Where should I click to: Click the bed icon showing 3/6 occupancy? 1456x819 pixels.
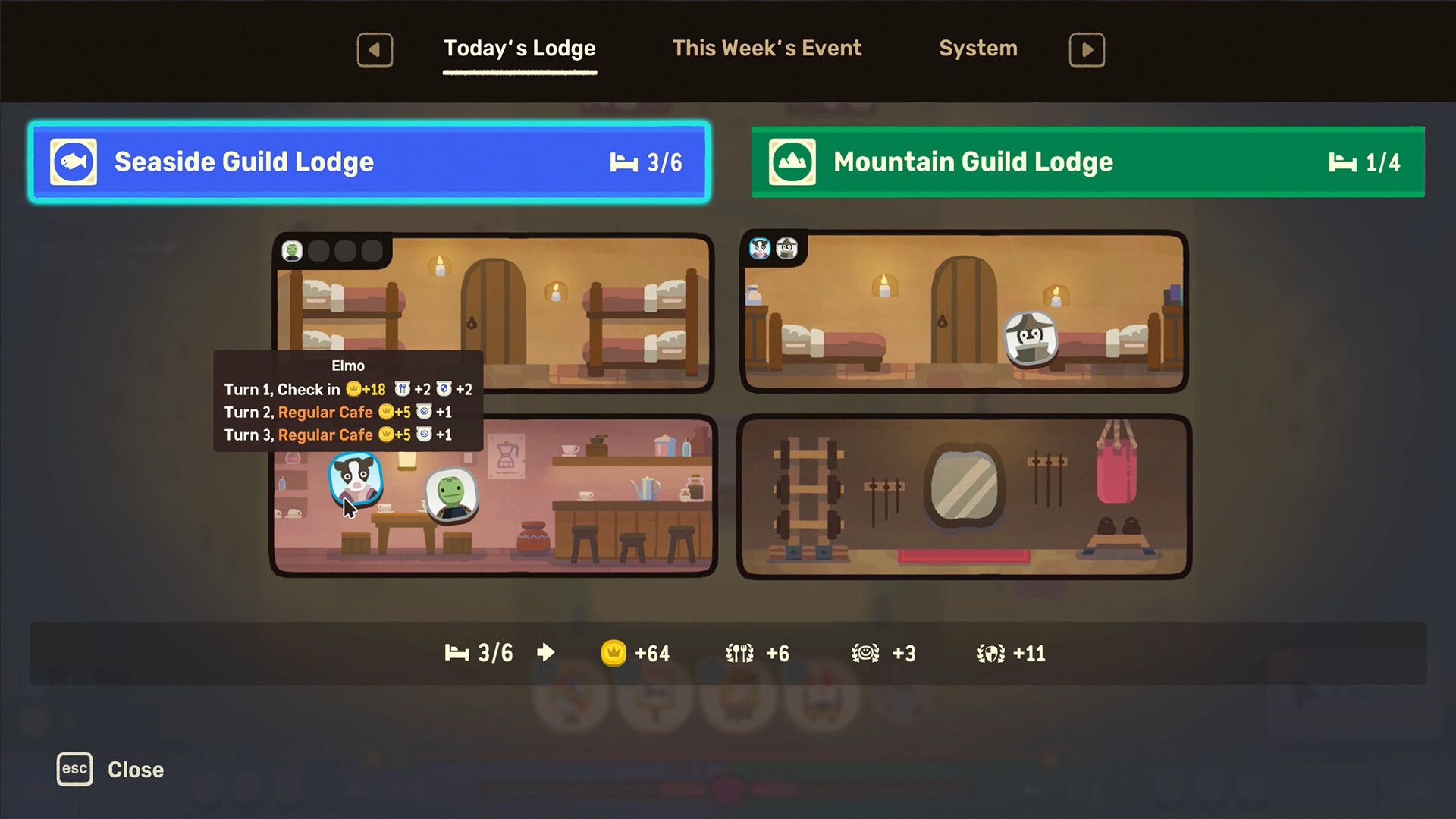click(x=457, y=652)
